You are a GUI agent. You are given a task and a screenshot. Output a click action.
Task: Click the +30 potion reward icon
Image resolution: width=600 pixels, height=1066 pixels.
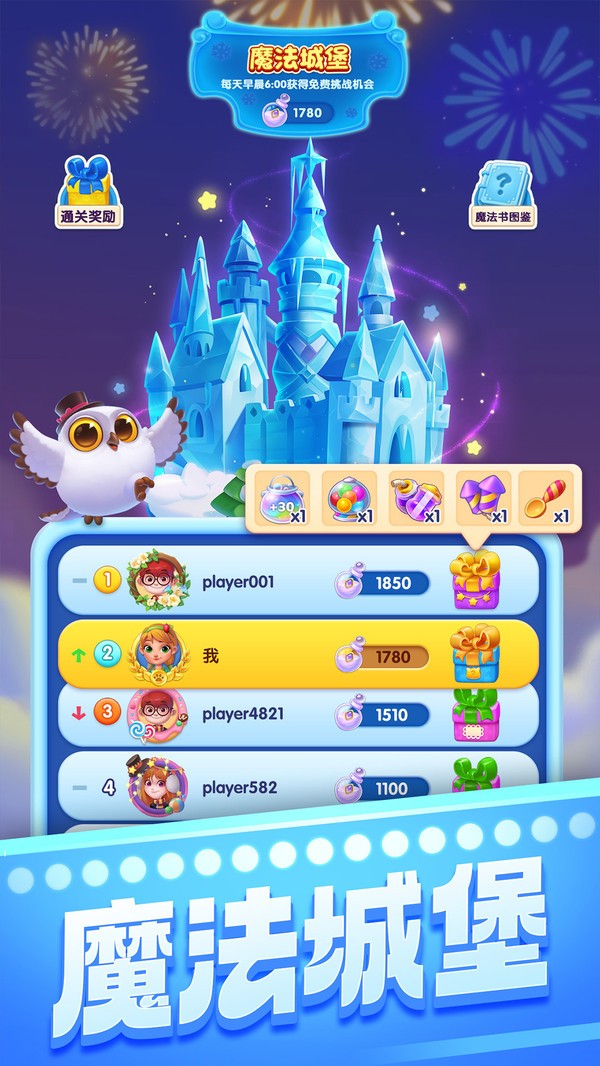[284, 497]
